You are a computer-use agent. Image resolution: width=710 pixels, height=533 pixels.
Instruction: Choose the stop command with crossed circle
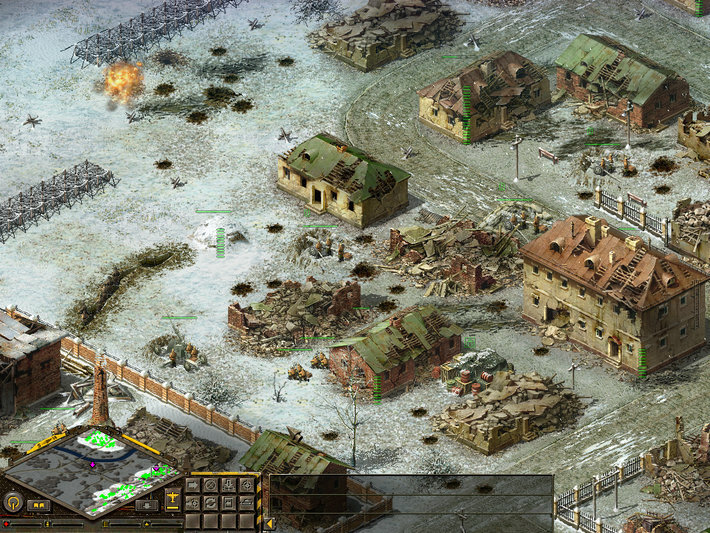[x=210, y=485]
